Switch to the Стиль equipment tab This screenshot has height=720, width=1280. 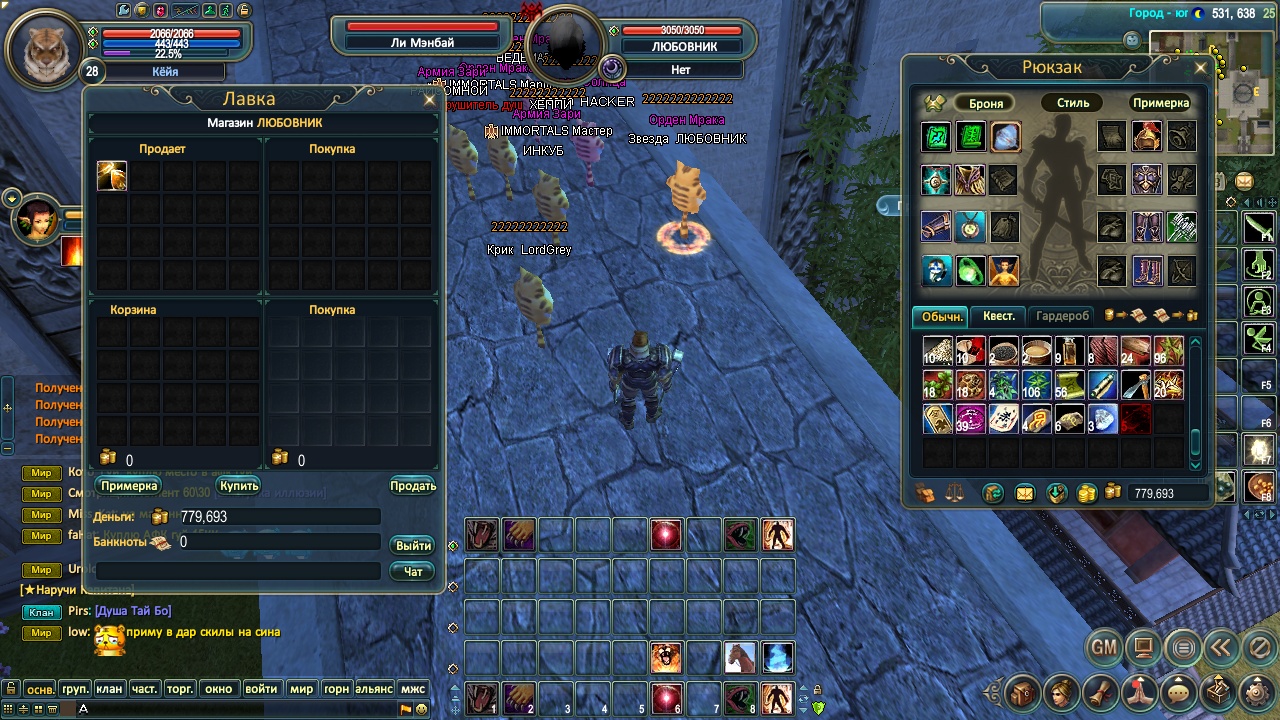1073,103
